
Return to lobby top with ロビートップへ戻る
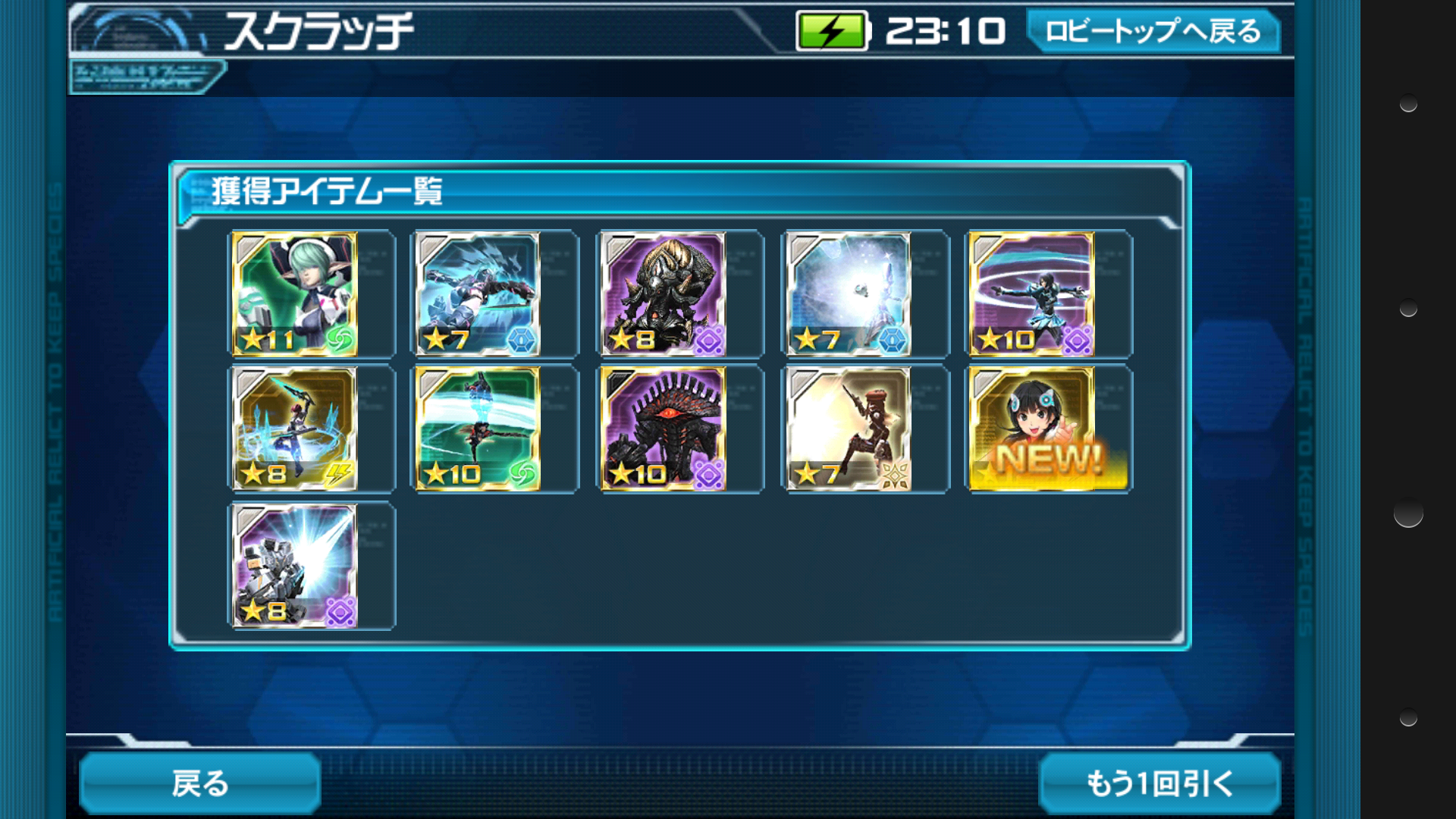[x=1153, y=32]
